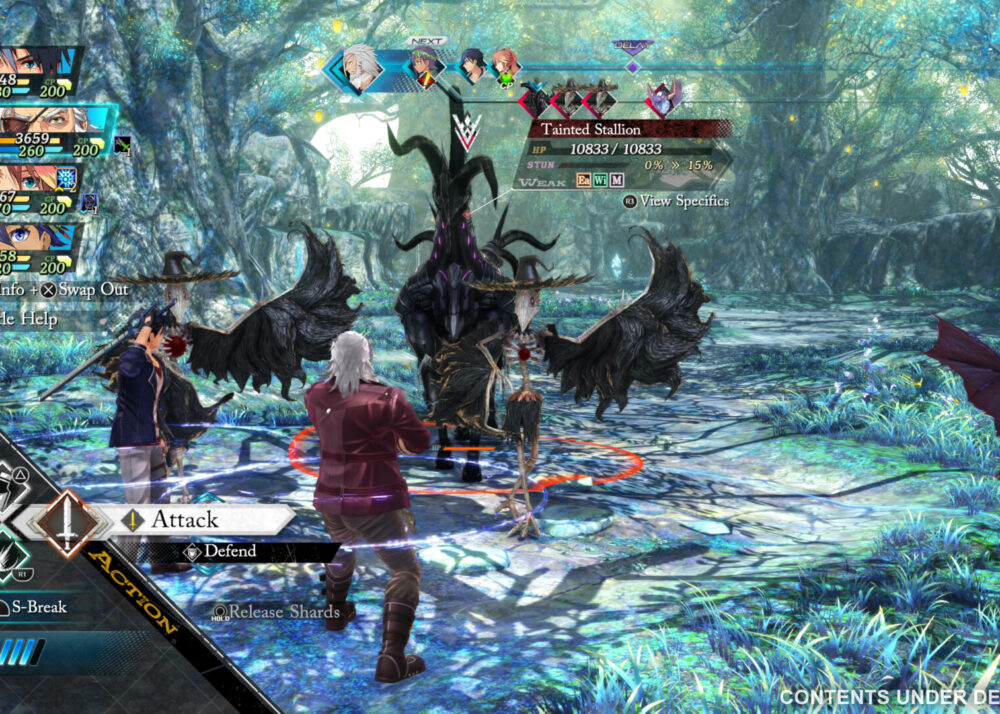
Task: Select the purple-haired NEXT turn portrait
Action: 424,68
